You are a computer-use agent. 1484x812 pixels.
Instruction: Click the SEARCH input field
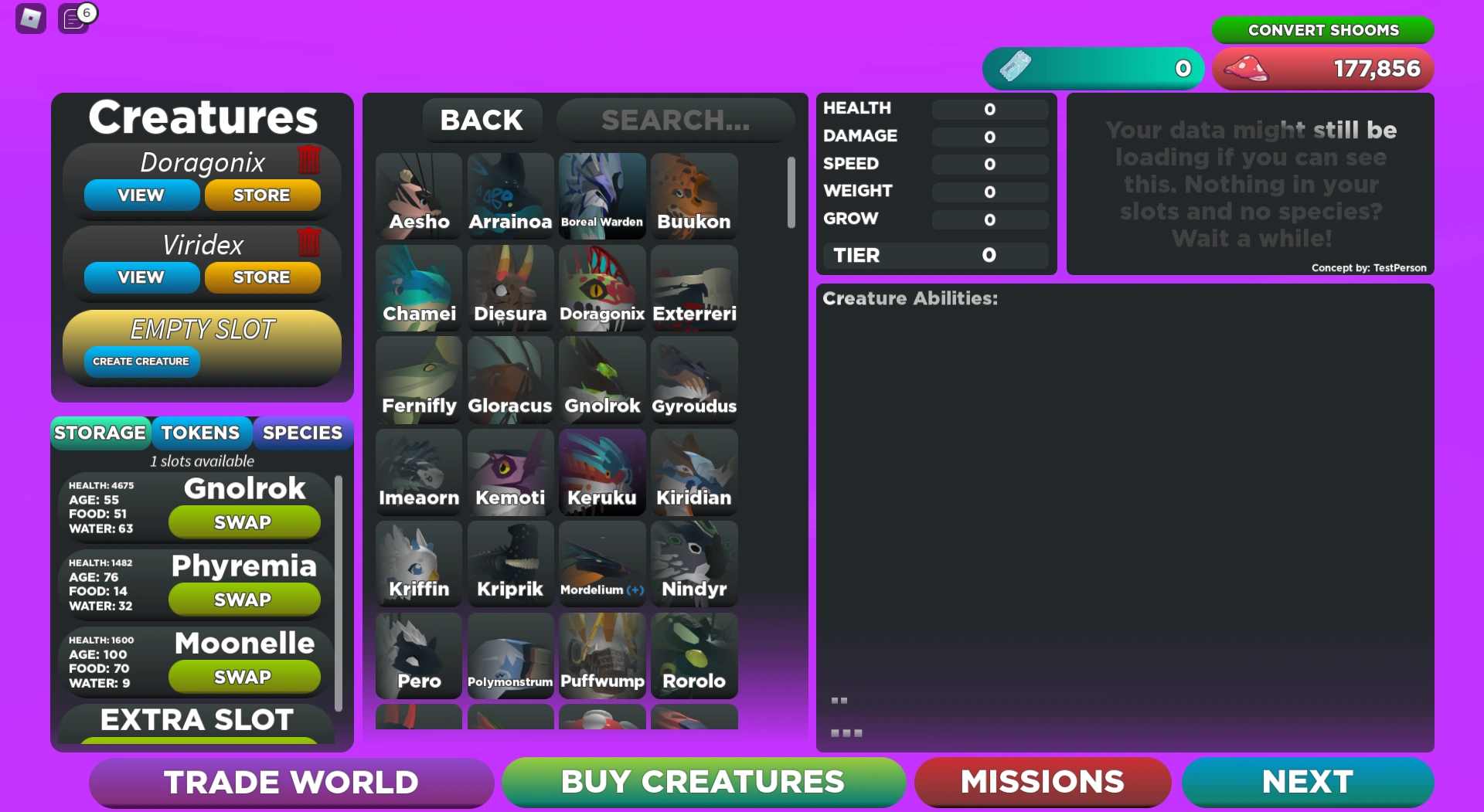coord(676,120)
